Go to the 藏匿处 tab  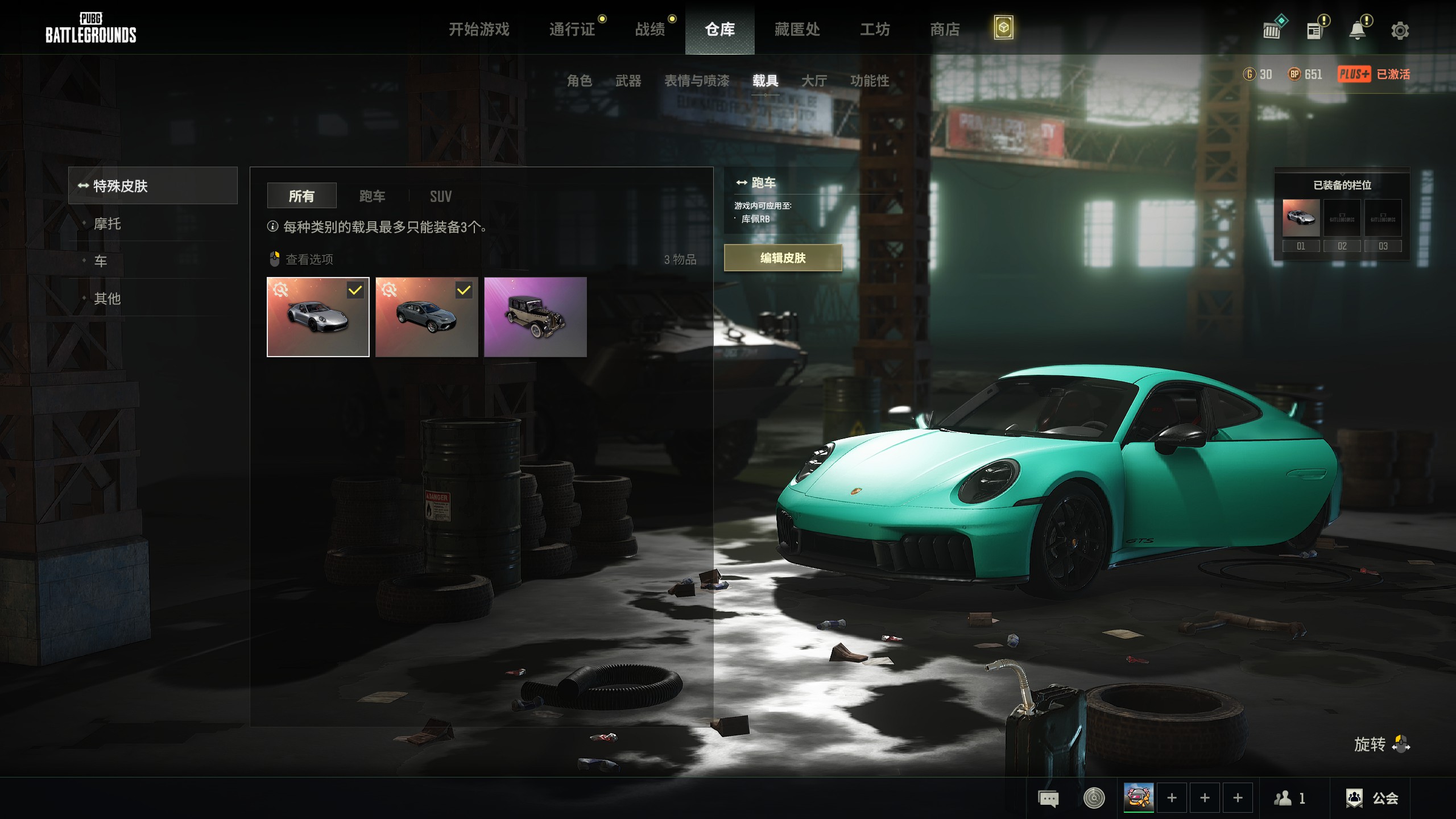coord(797,29)
